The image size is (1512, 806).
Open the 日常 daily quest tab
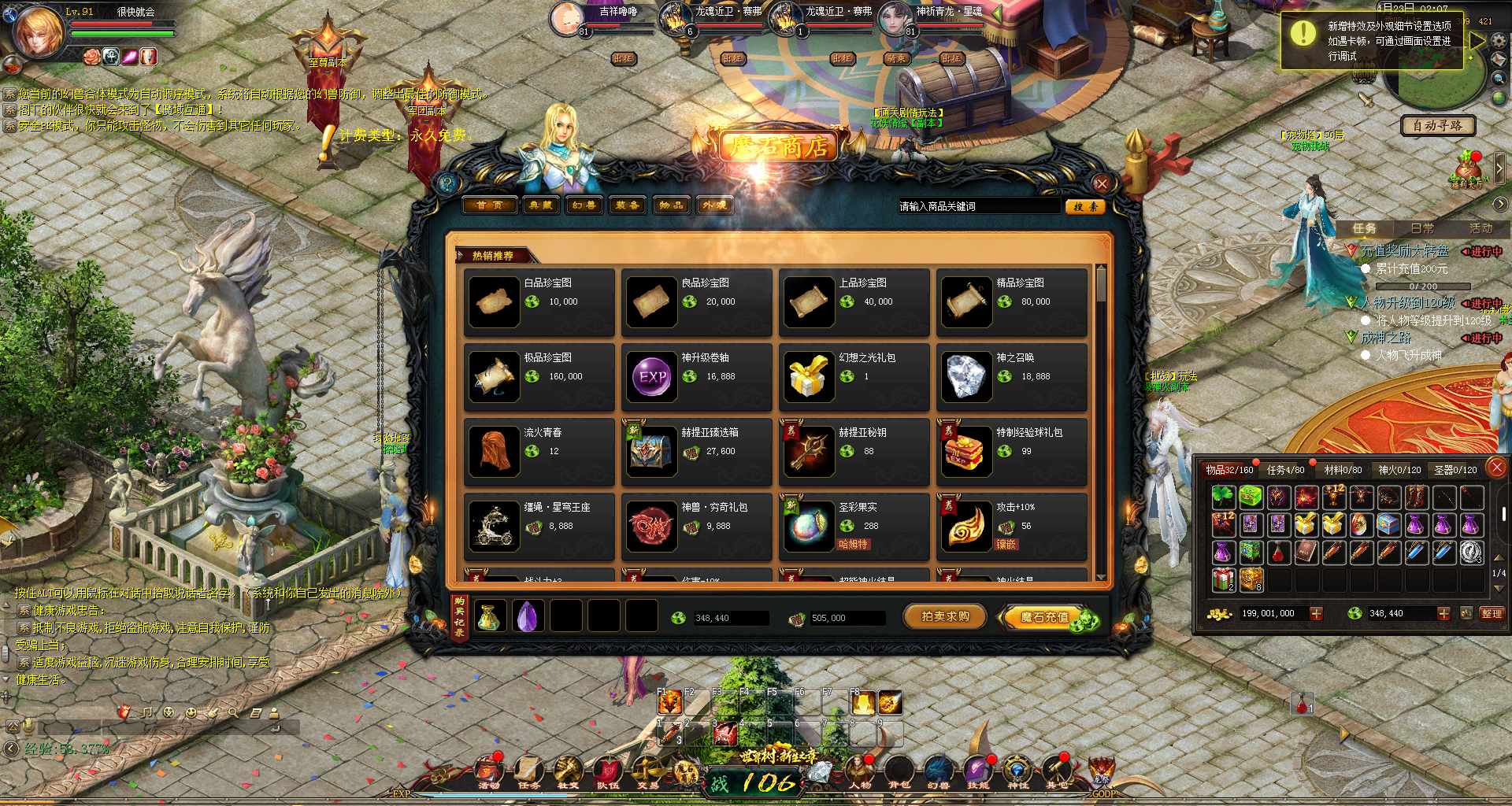coord(1421,228)
